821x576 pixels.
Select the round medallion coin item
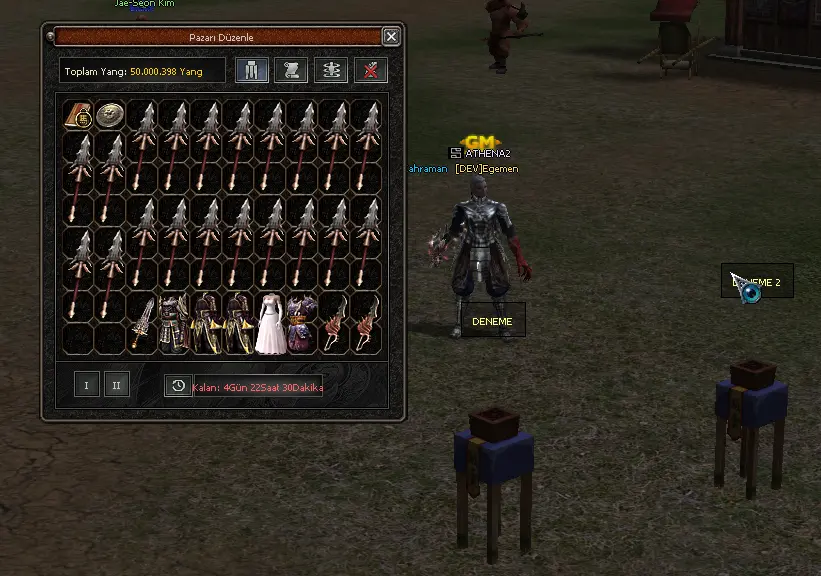109,115
